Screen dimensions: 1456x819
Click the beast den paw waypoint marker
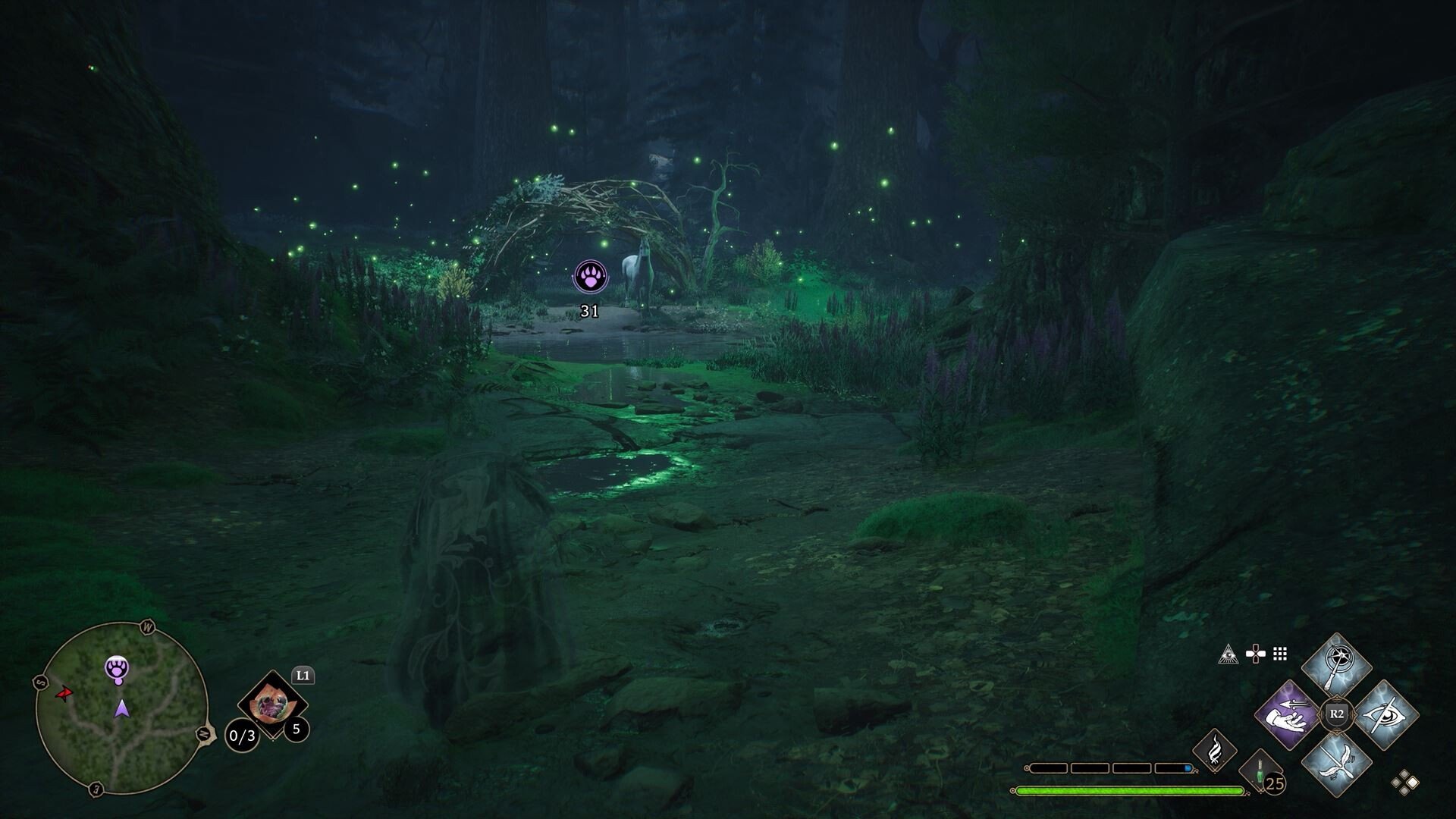[590, 276]
